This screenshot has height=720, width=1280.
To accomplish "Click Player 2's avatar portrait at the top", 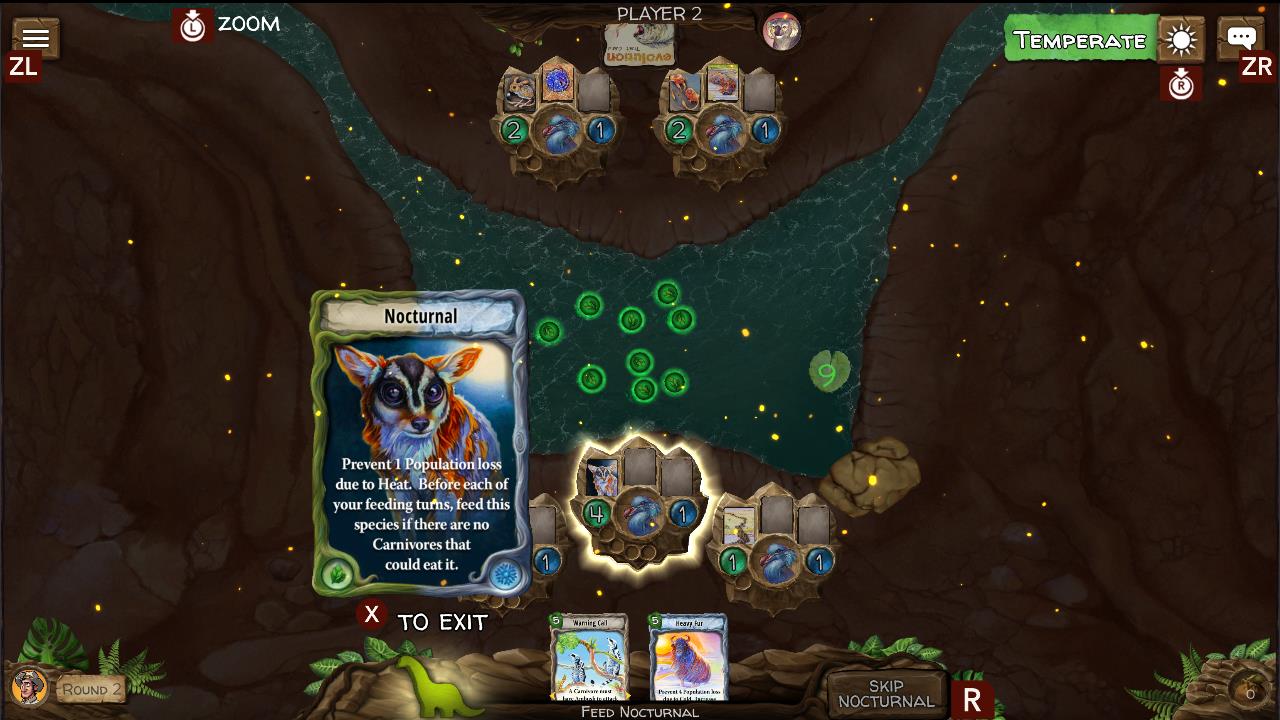I will pos(782,31).
